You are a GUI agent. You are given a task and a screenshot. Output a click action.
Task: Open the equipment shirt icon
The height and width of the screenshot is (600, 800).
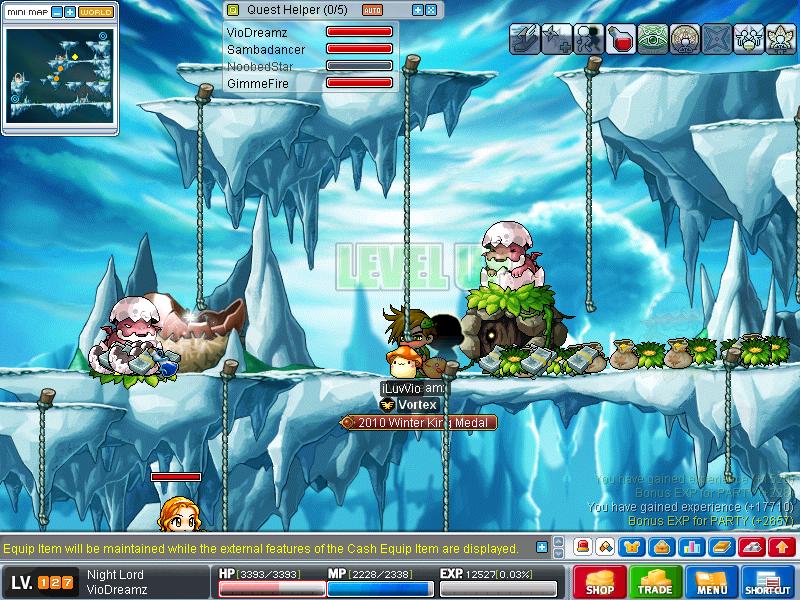(632, 547)
